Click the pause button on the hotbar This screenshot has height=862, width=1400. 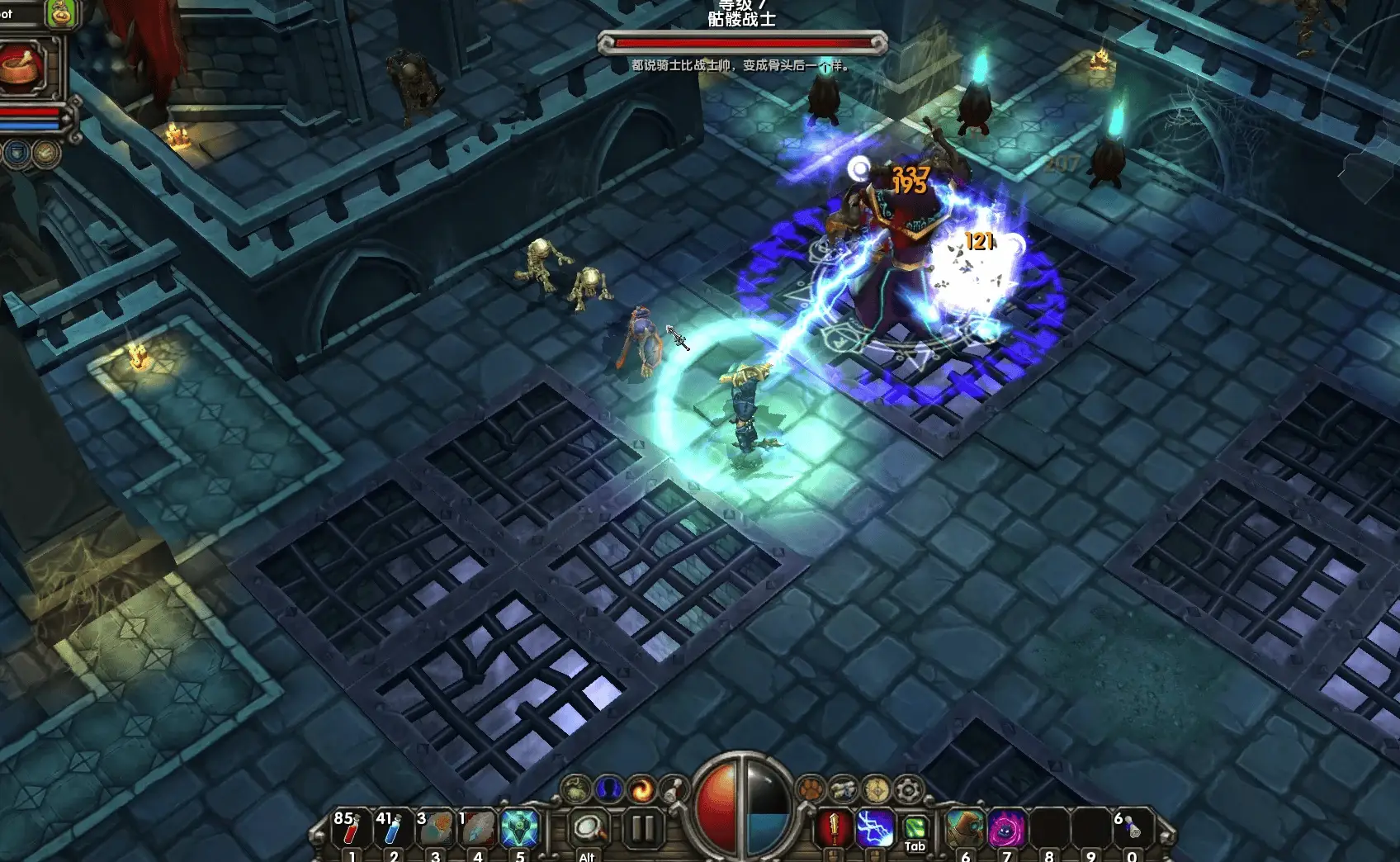642,827
